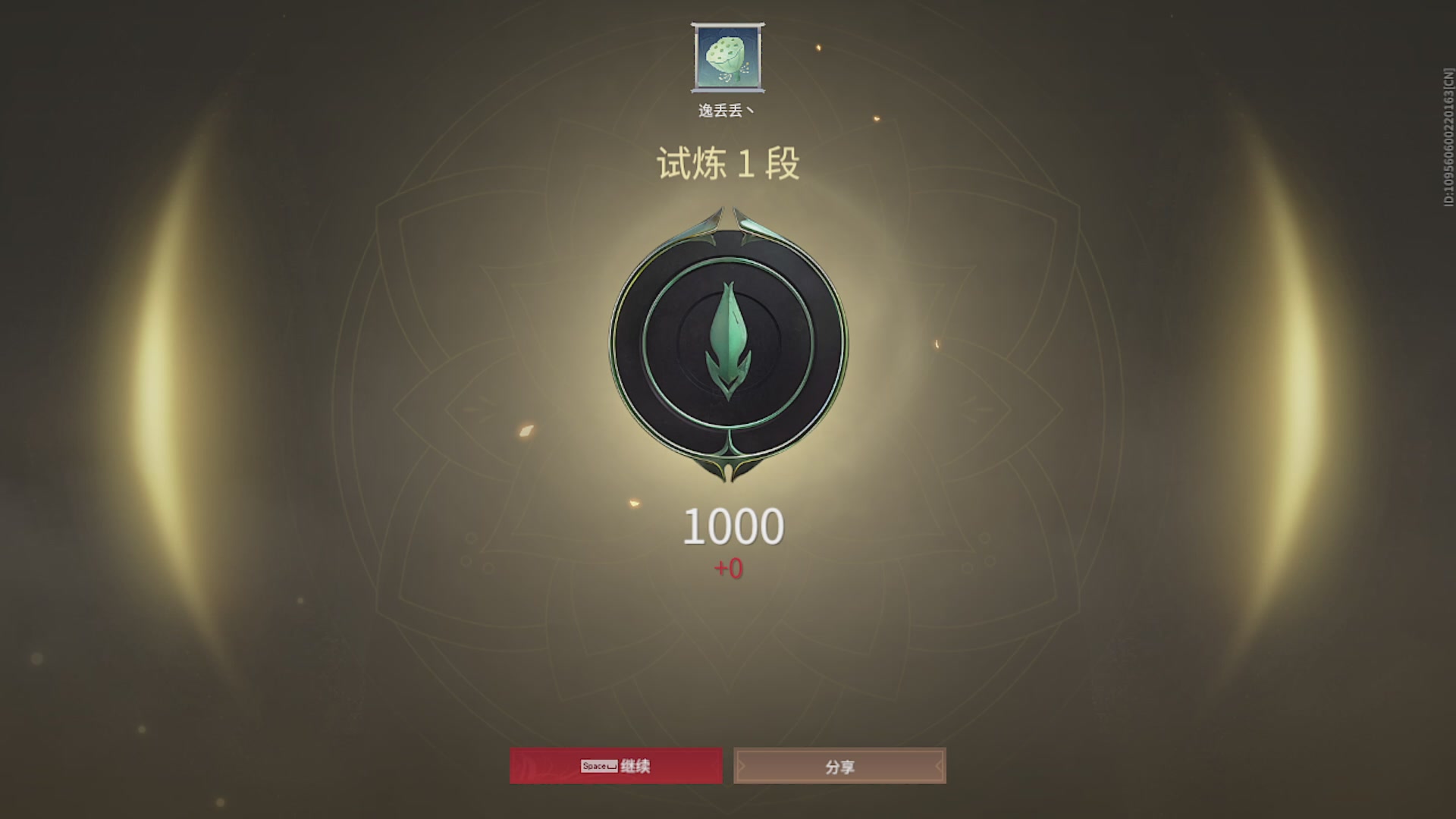
Task: Click the lotus seed pod avatar portrait
Action: click(727, 58)
